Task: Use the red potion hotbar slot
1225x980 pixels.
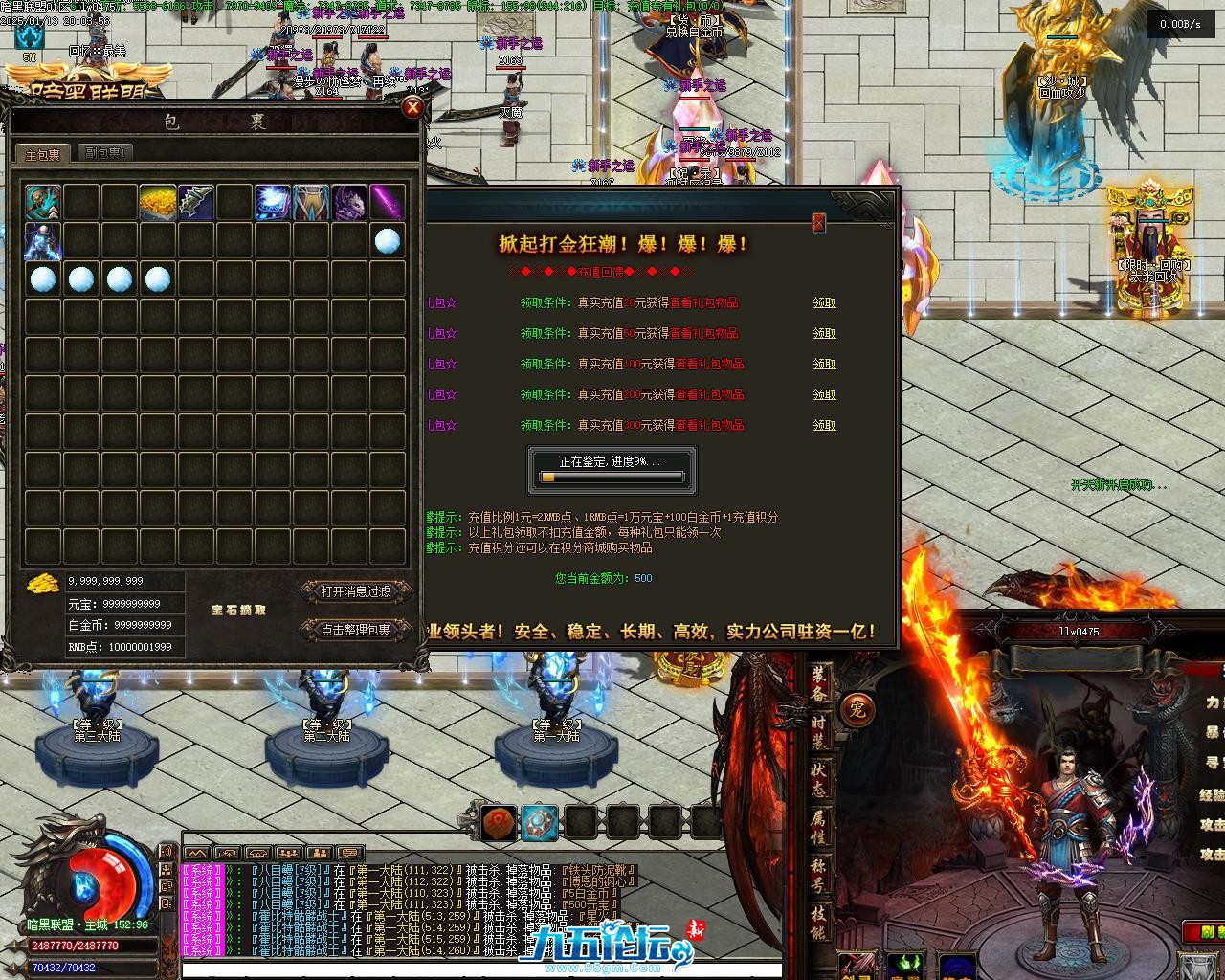Action: tap(498, 822)
